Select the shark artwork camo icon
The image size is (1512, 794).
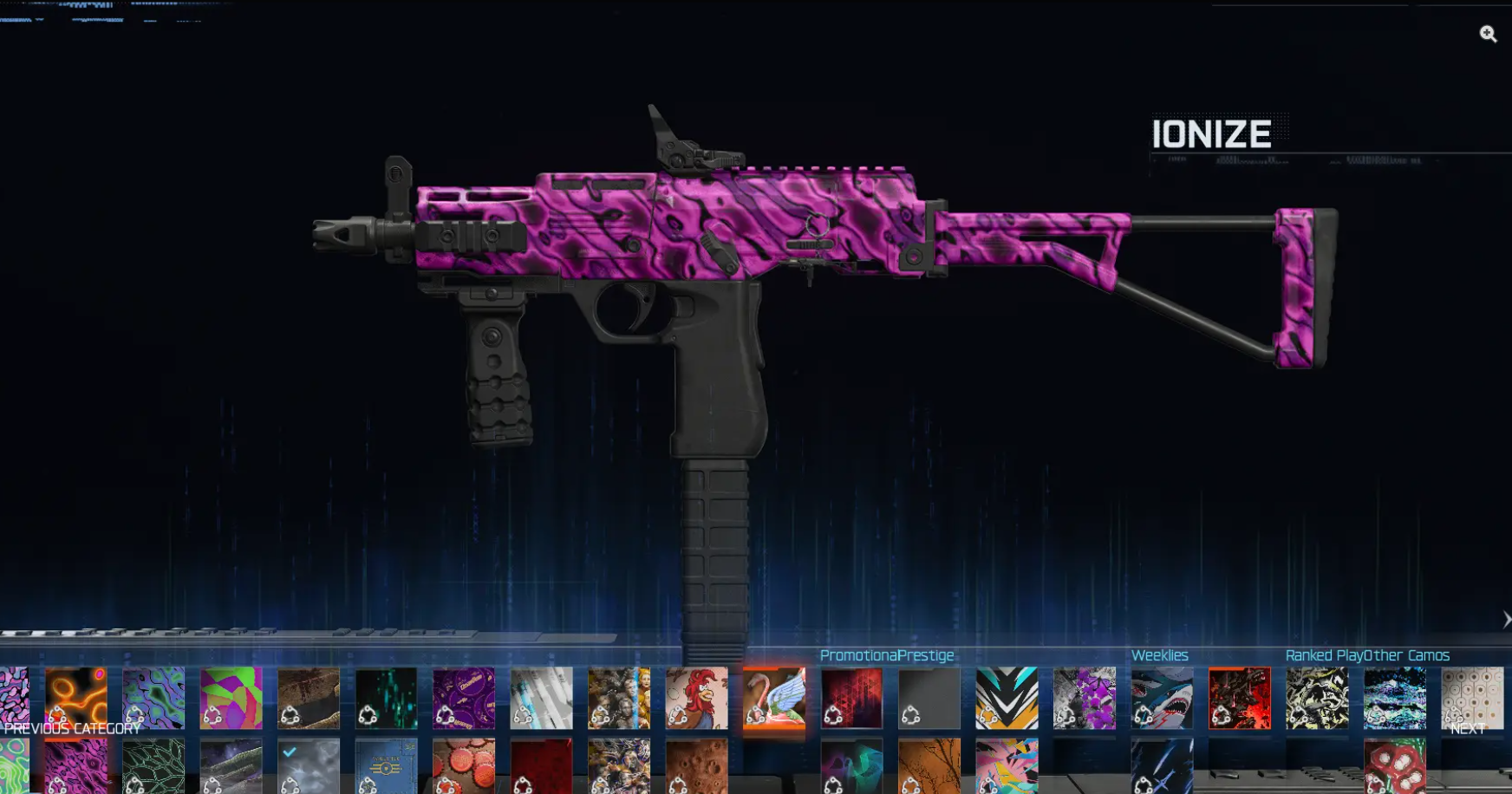1162,698
